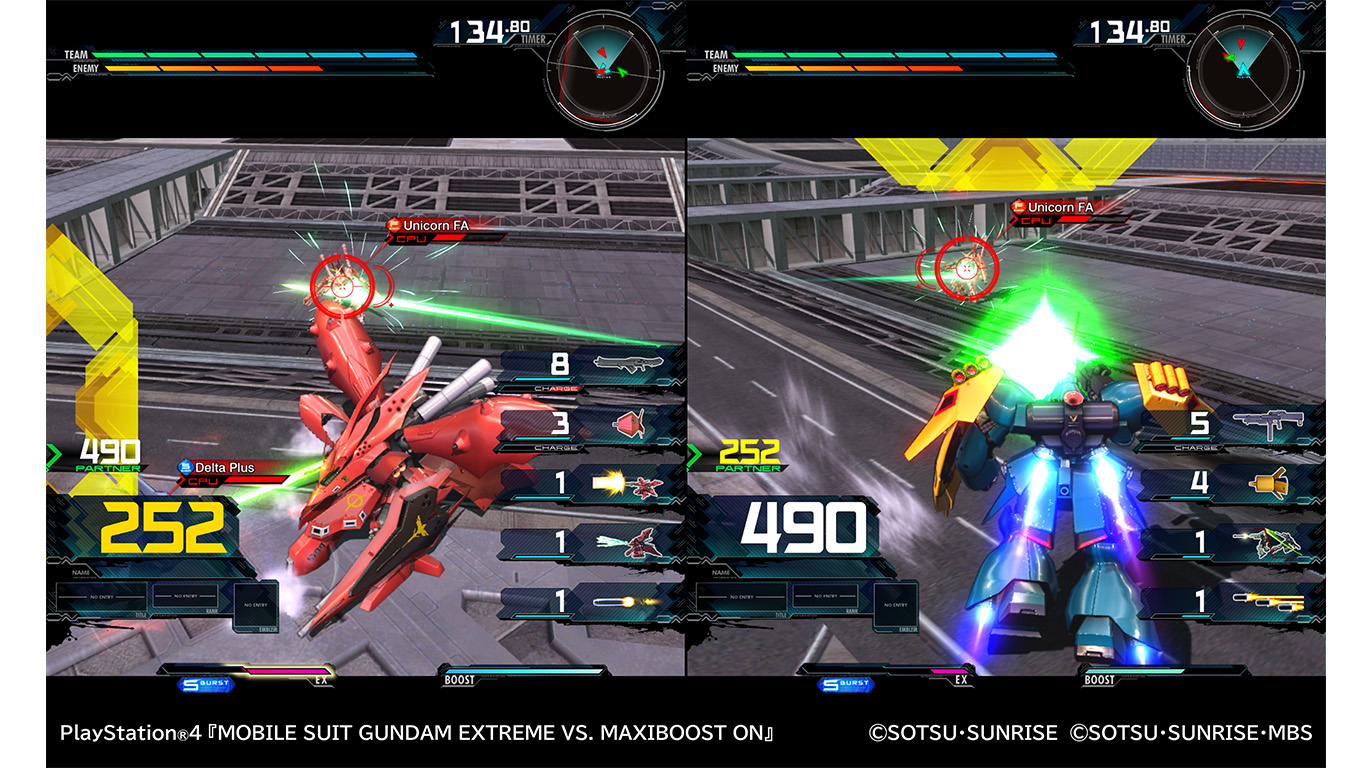Open the radar above the red mobile suit
1366x768 pixels.
604,66
